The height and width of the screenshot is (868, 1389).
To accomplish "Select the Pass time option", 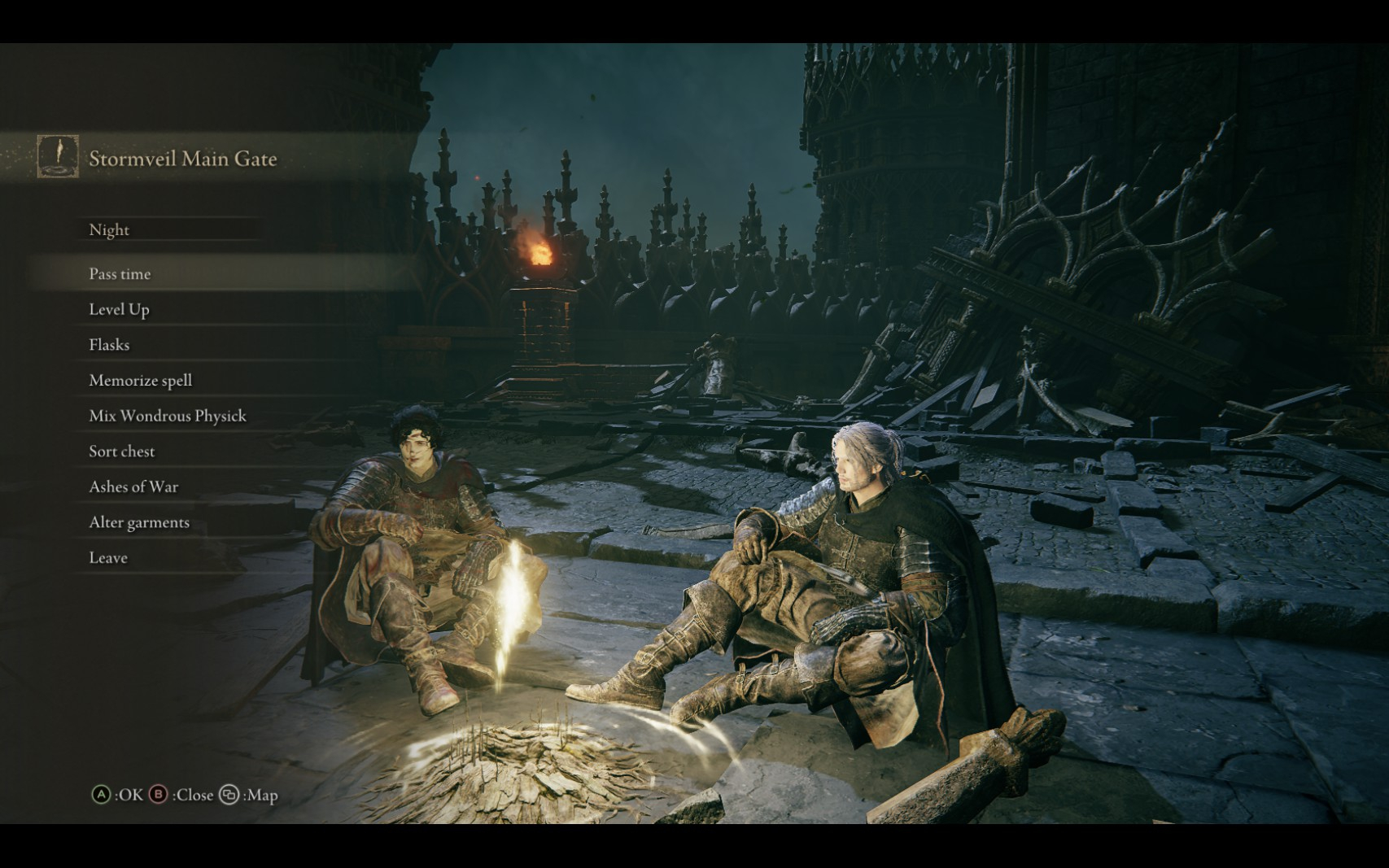I will [120, 274].
